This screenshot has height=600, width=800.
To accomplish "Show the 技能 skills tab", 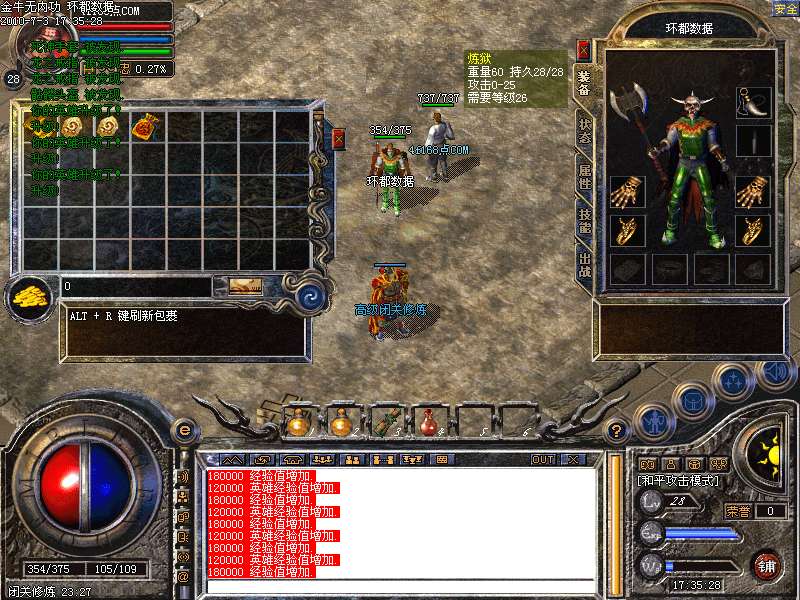I will click(x=584, y=223).
